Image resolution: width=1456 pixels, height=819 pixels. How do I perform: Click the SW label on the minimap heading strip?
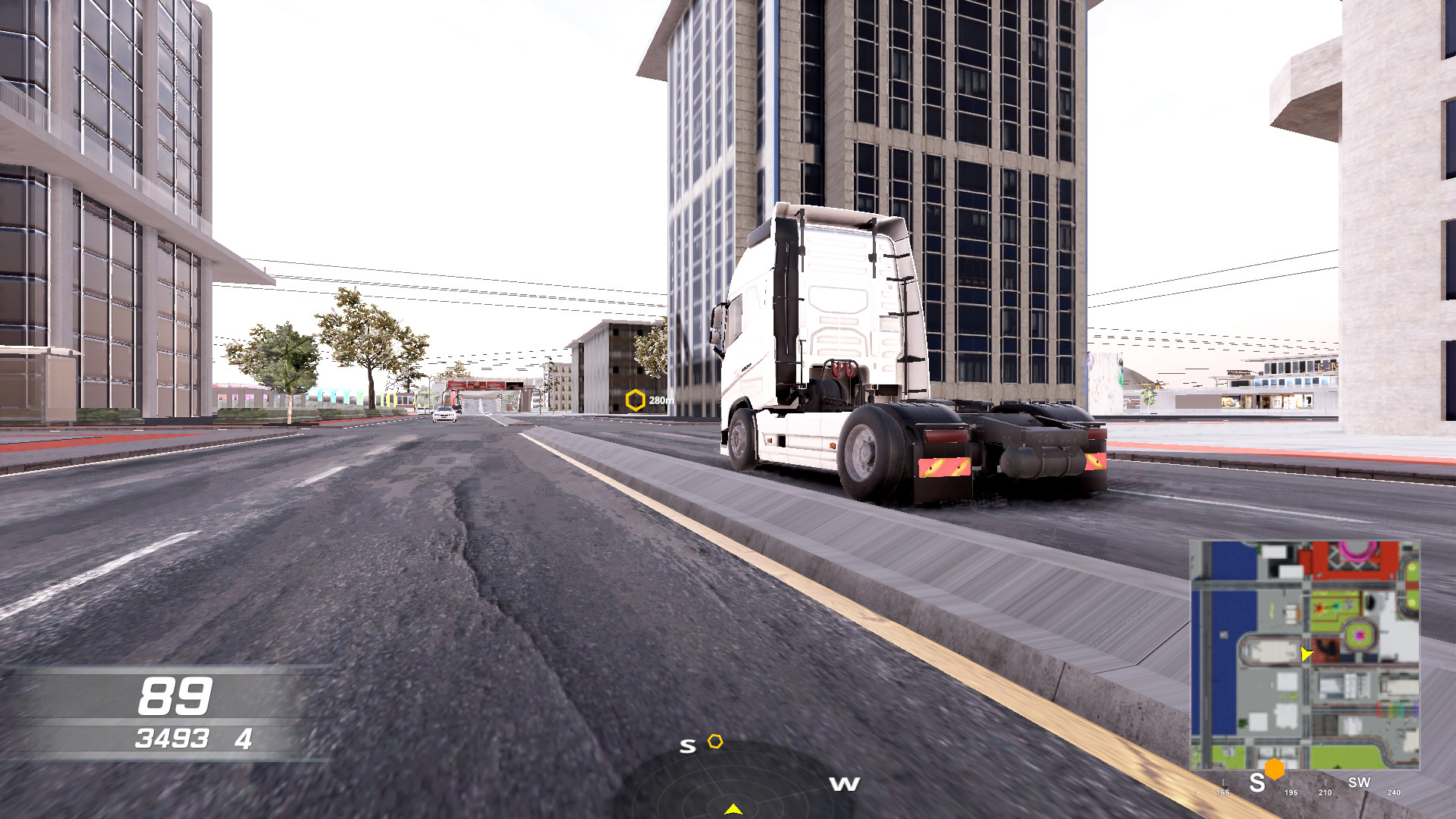point(1360,782)
